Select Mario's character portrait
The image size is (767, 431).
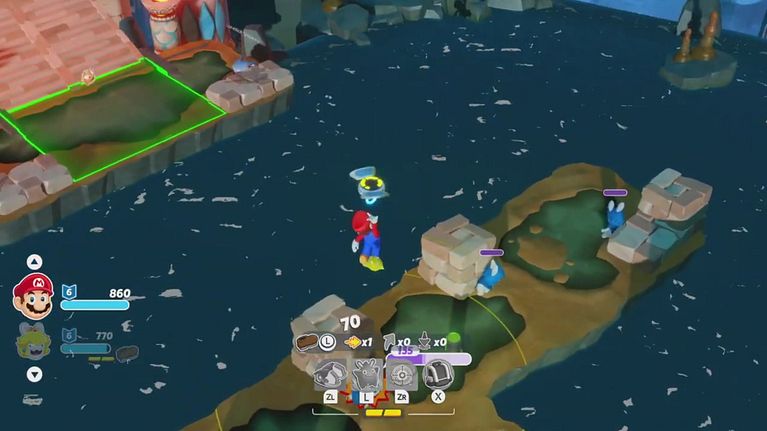click(33, 297)
